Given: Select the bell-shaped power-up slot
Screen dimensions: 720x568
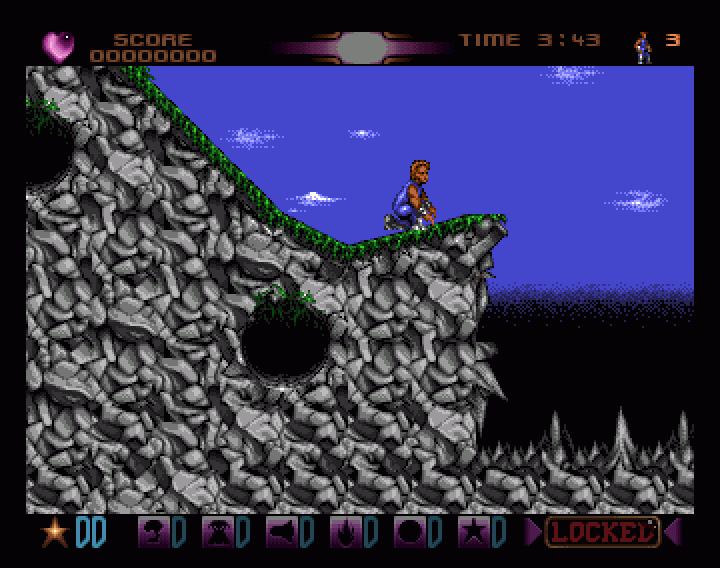Looking at the screenshot, I should point(217,532).
